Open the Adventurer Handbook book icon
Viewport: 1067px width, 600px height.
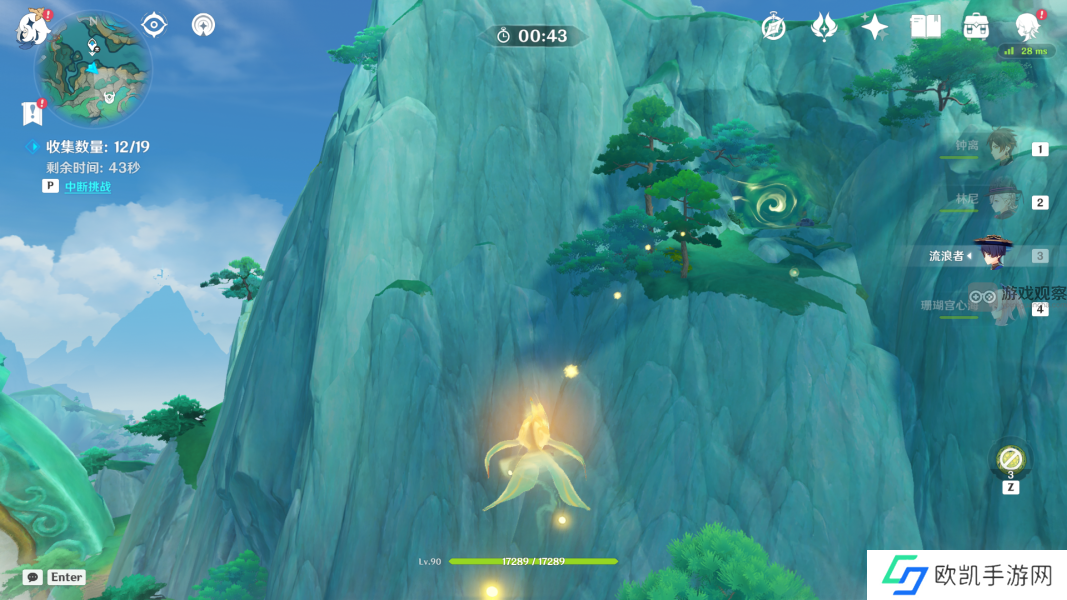coord(926,27)
